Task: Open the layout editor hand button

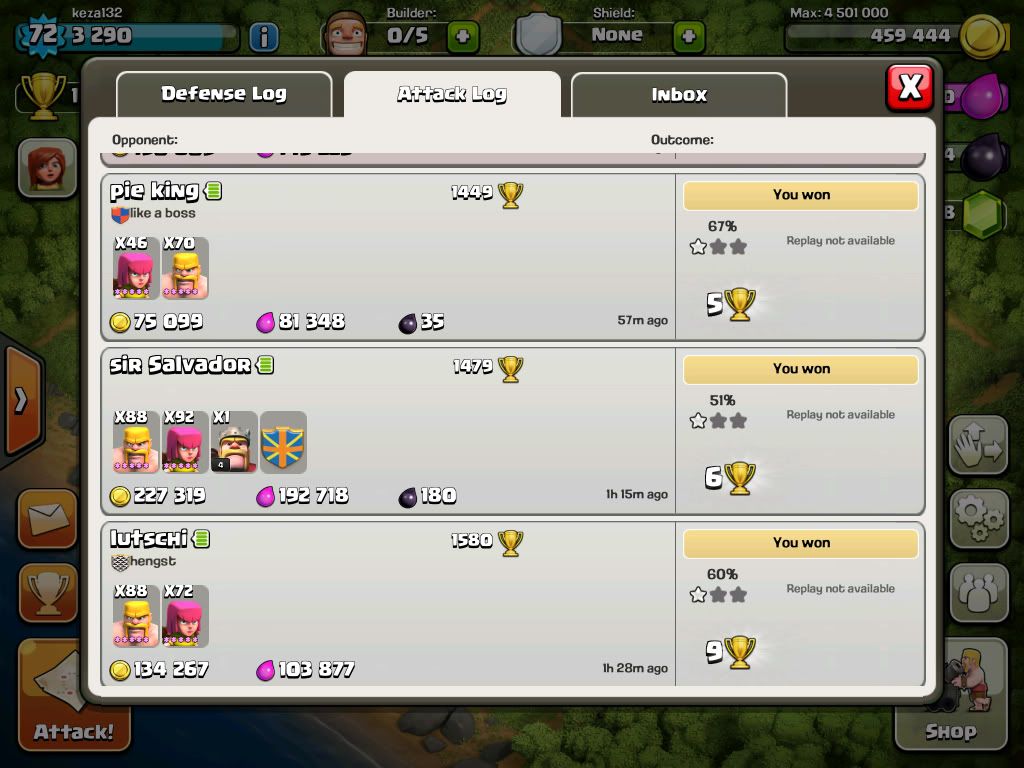Action: 978,445
